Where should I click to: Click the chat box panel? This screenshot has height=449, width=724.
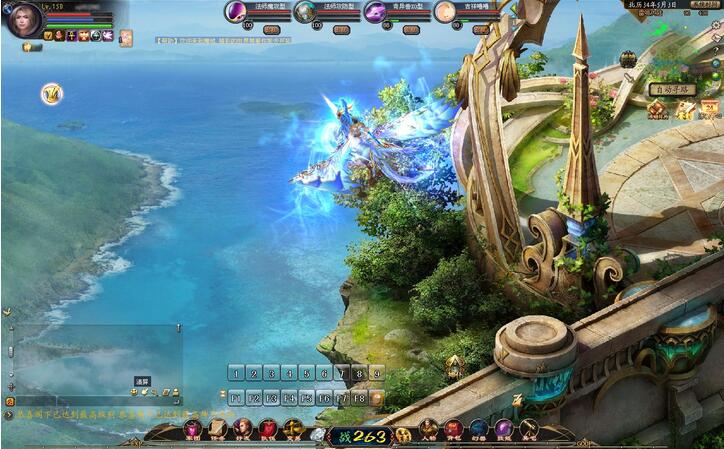[95, 362]
